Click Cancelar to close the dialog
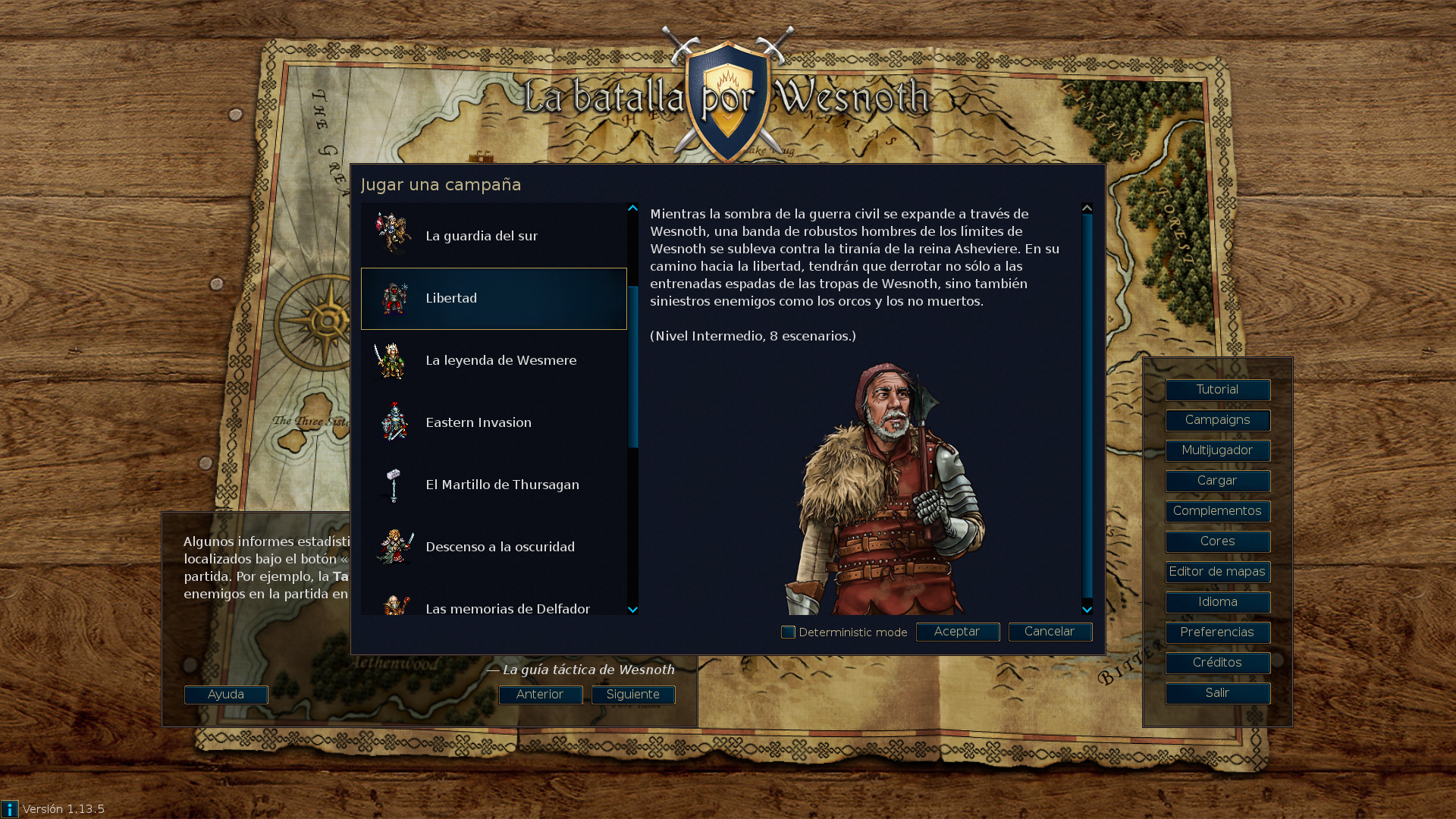This screenshot has height=819, width=1456. coord(1050,632)
